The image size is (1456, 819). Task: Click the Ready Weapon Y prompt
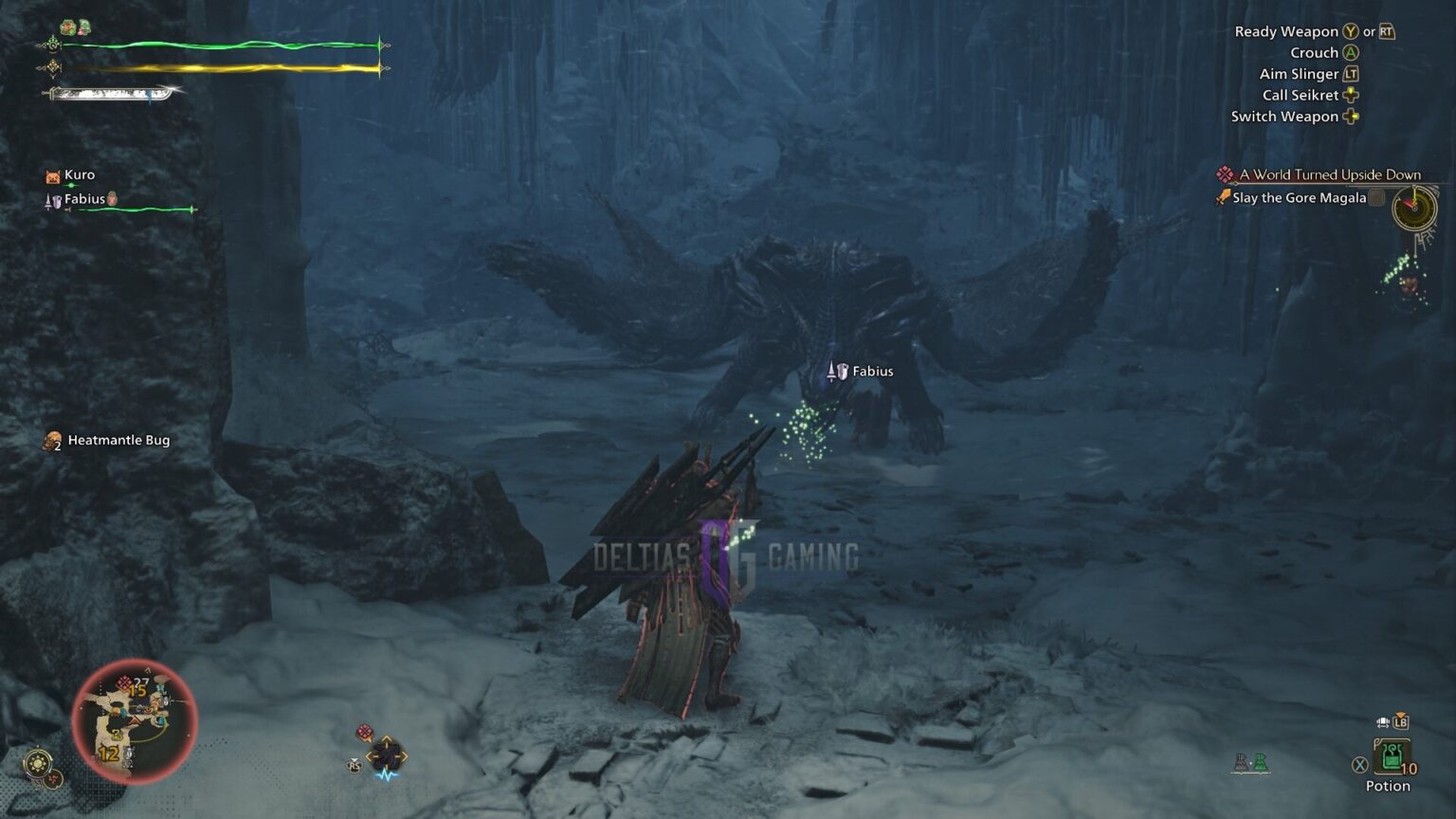coord(1350,31)
